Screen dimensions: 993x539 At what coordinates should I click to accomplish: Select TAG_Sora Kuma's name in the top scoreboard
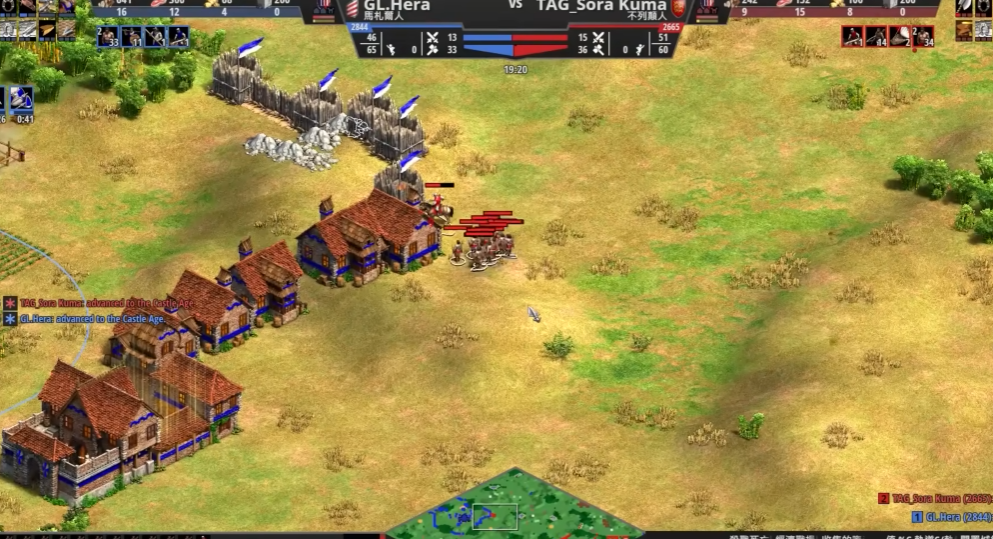coord(600,5)
